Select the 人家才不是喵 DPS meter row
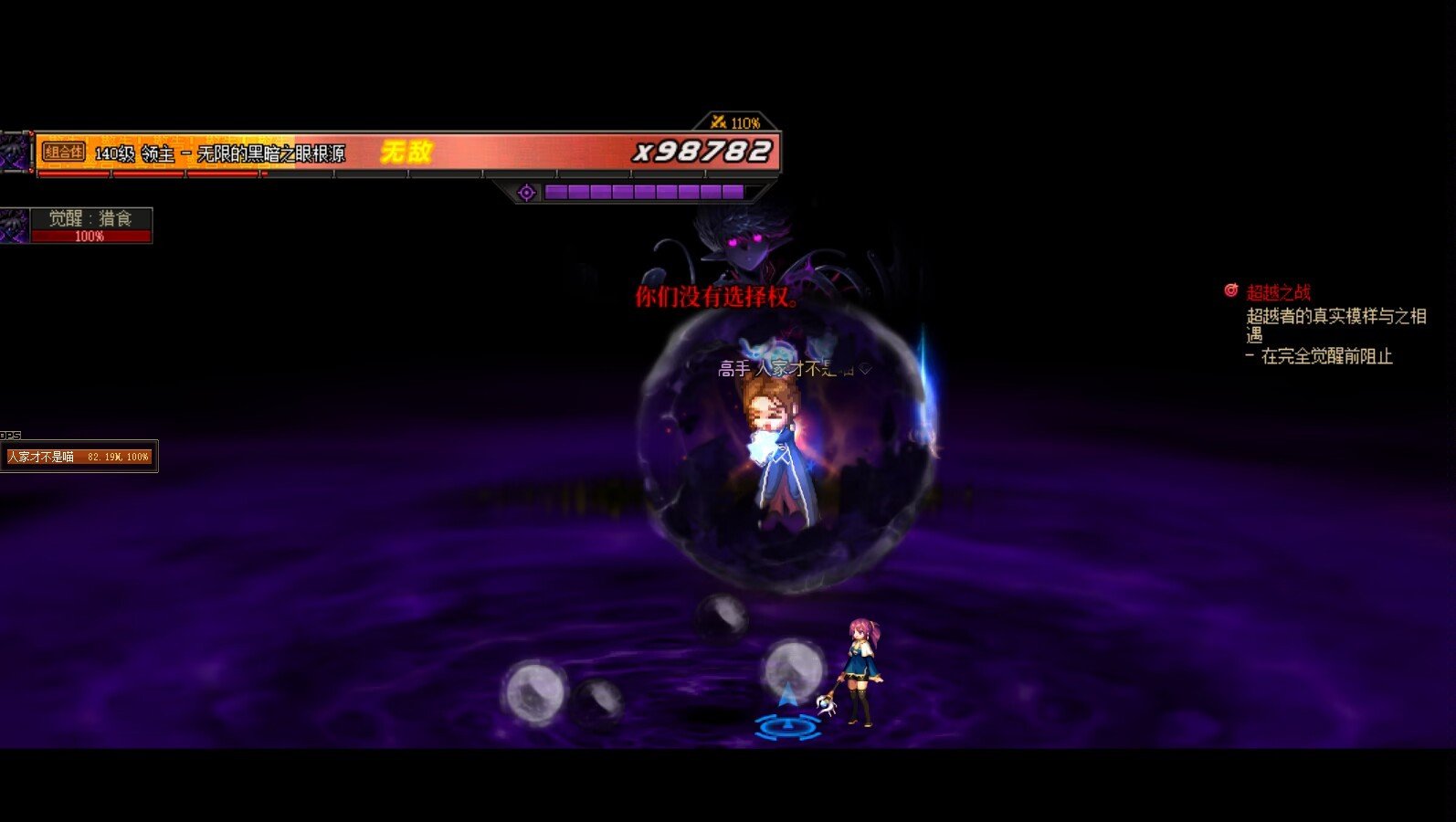 [79, 457]
